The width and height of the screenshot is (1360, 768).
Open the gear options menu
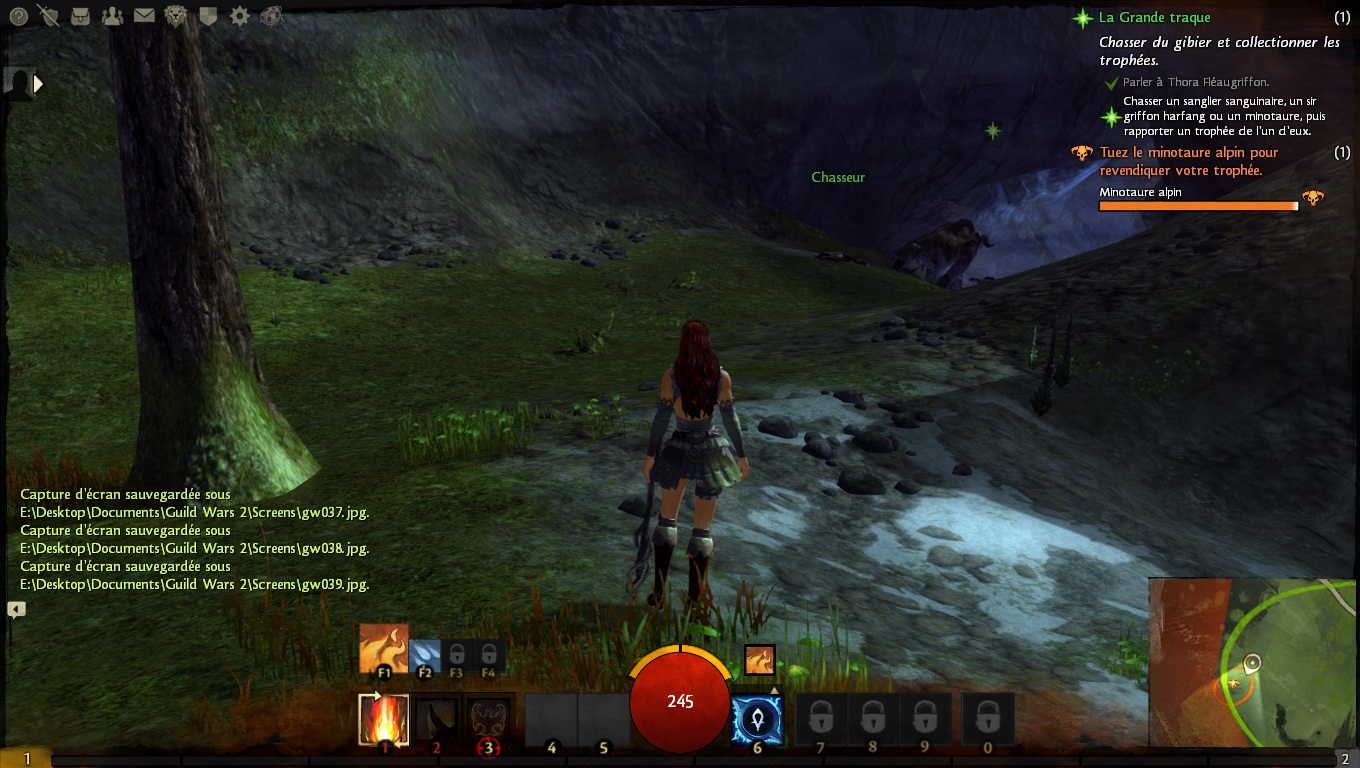(240, 16)
